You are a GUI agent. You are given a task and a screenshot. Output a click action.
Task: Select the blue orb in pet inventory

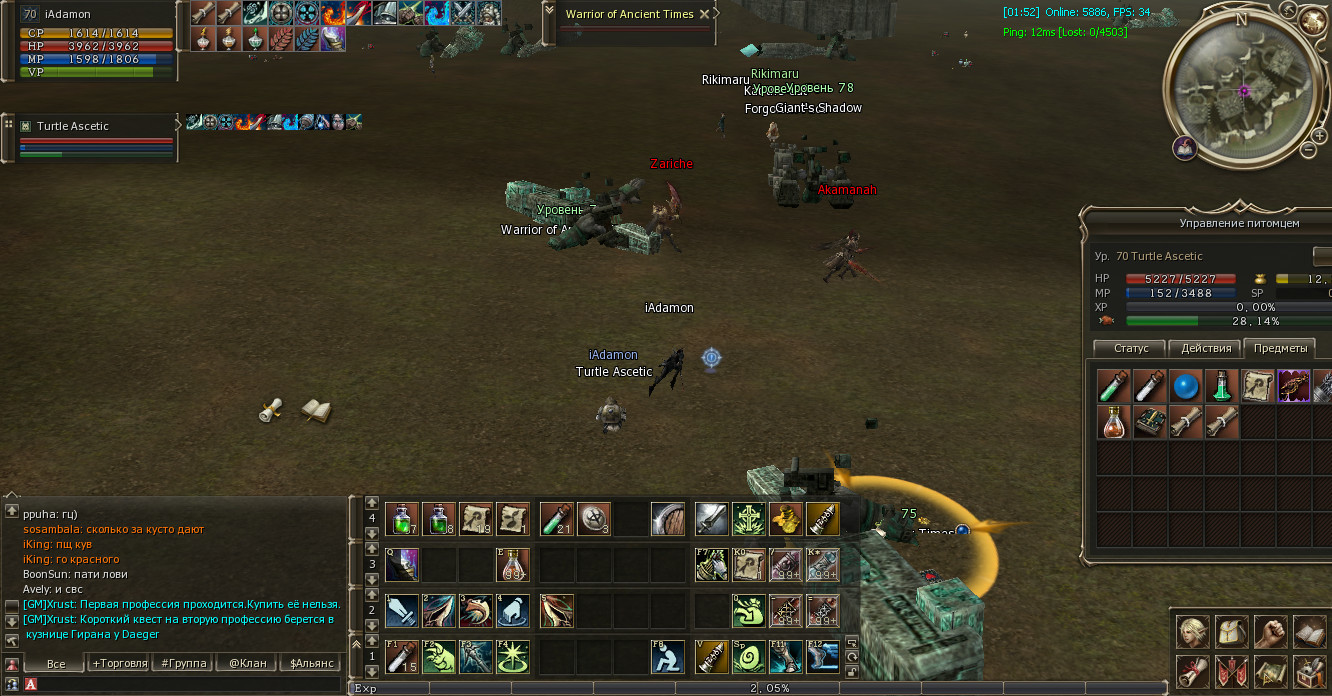1186,385
